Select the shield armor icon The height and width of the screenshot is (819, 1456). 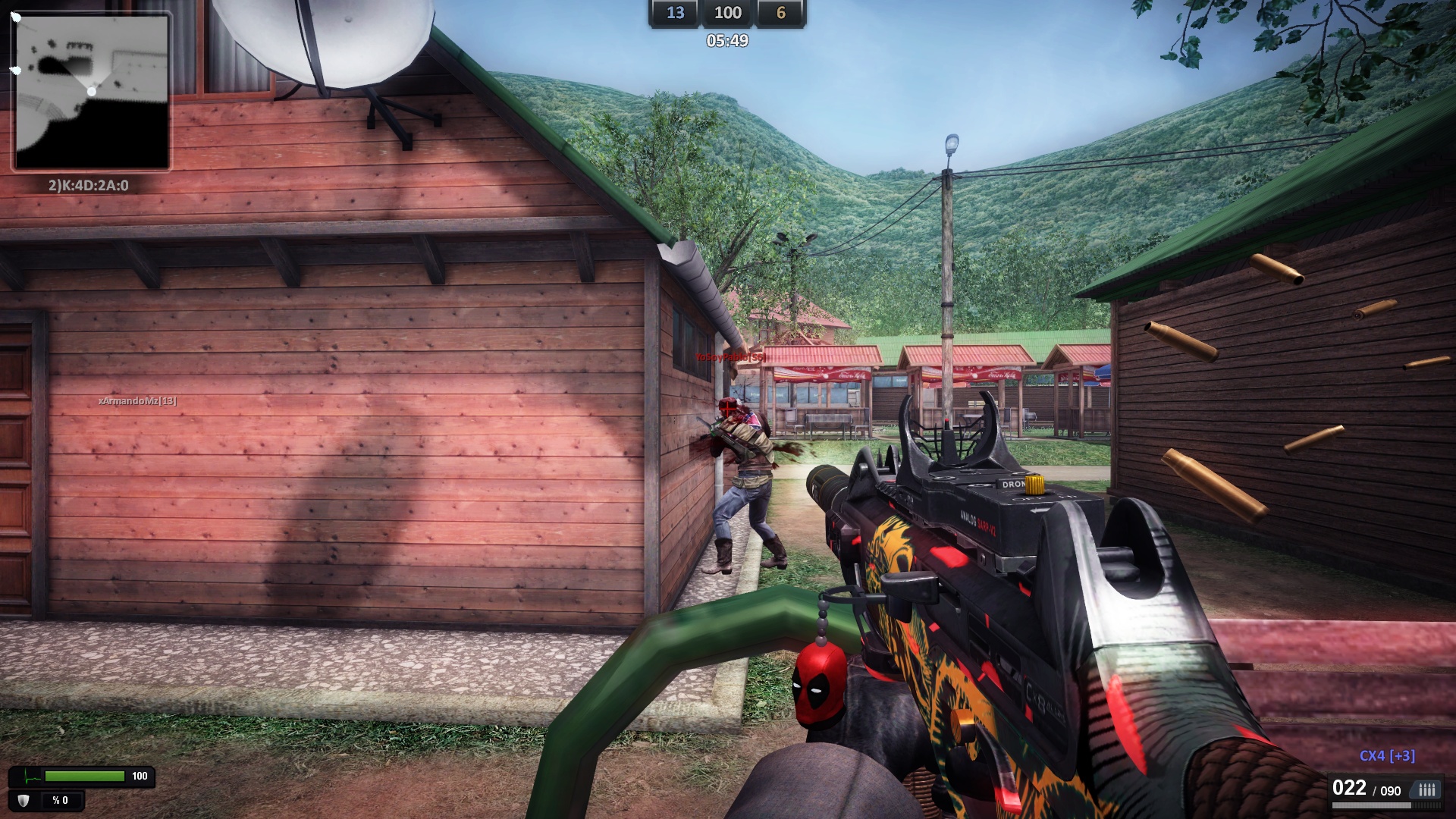point(22,801)
